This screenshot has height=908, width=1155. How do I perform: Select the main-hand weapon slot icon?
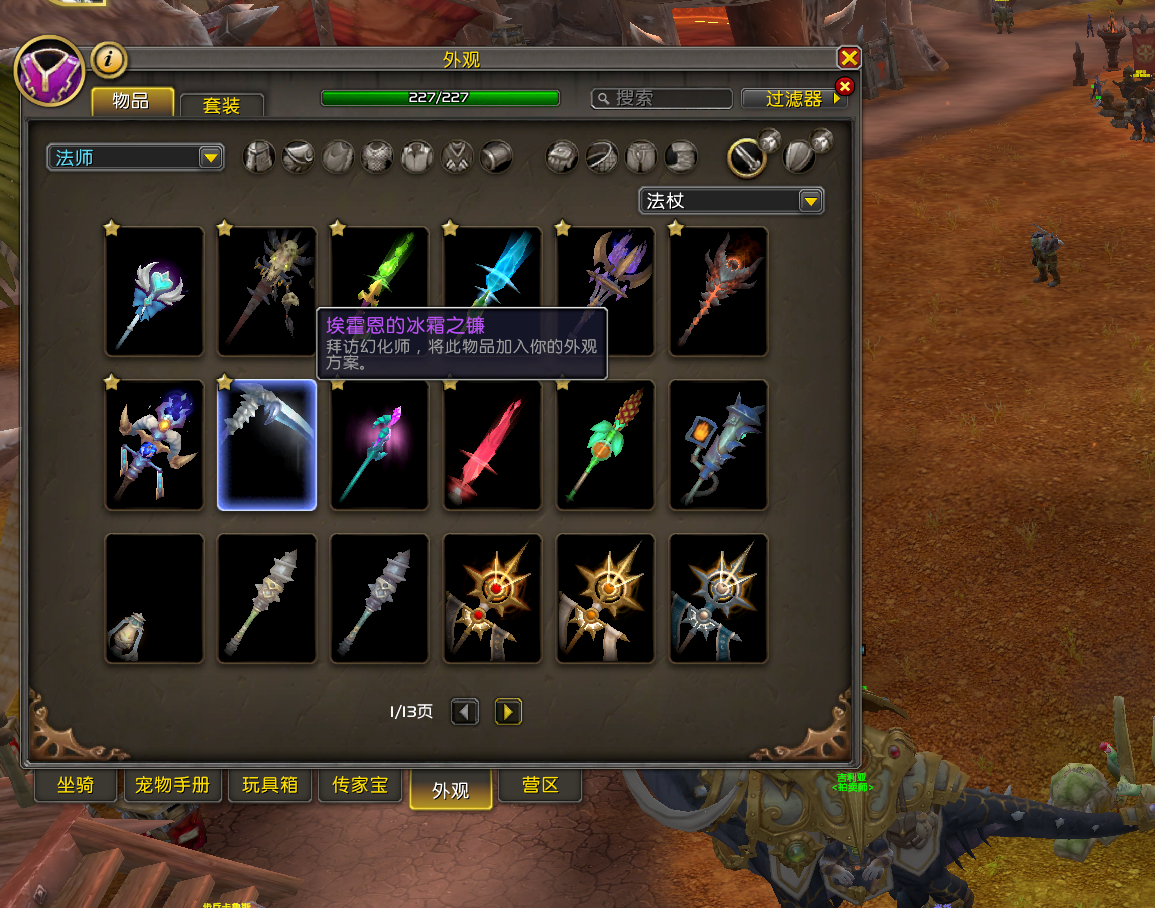[746, 156]
